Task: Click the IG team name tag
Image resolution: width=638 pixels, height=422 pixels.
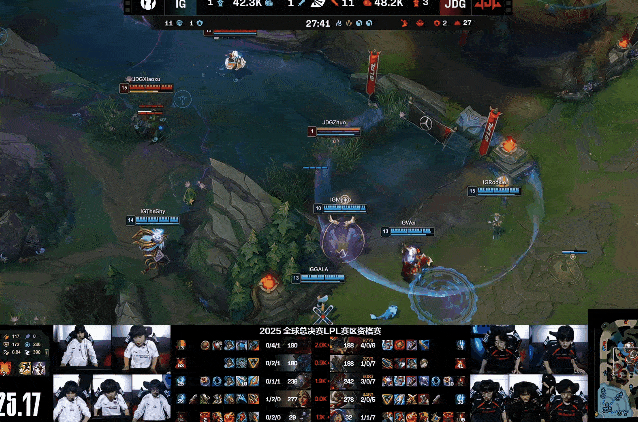Action: 180,5
